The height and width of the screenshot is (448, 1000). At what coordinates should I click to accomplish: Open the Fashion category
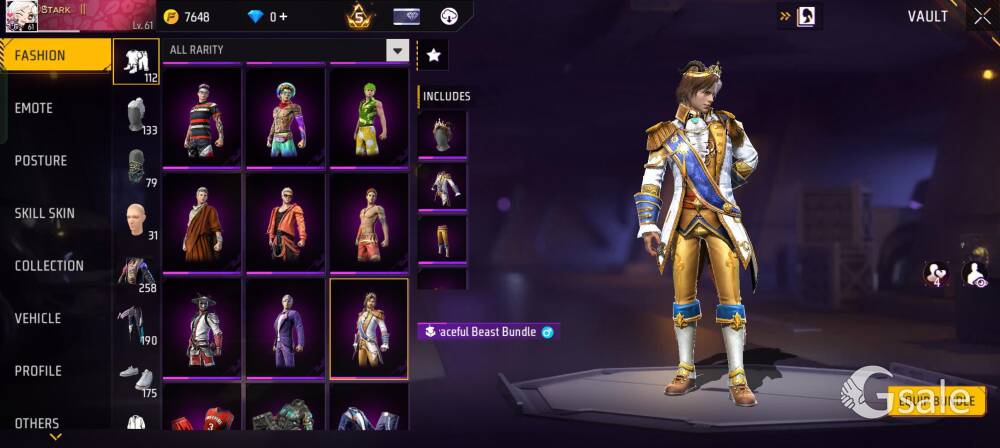pyautogui.click(x=55, y=55)
